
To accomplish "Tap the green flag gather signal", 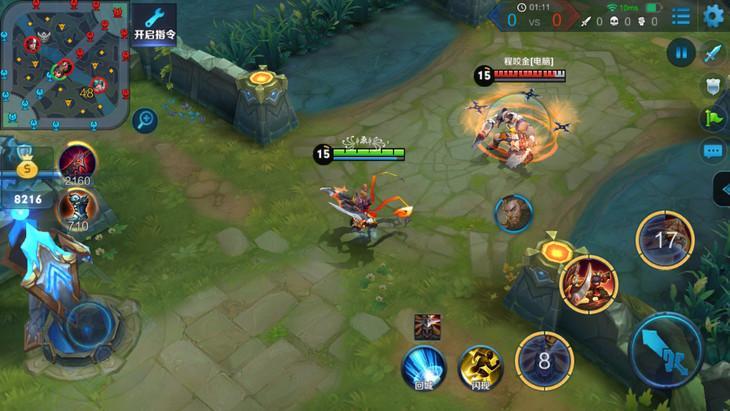I will pyautogui.click(x=713, y=118).
